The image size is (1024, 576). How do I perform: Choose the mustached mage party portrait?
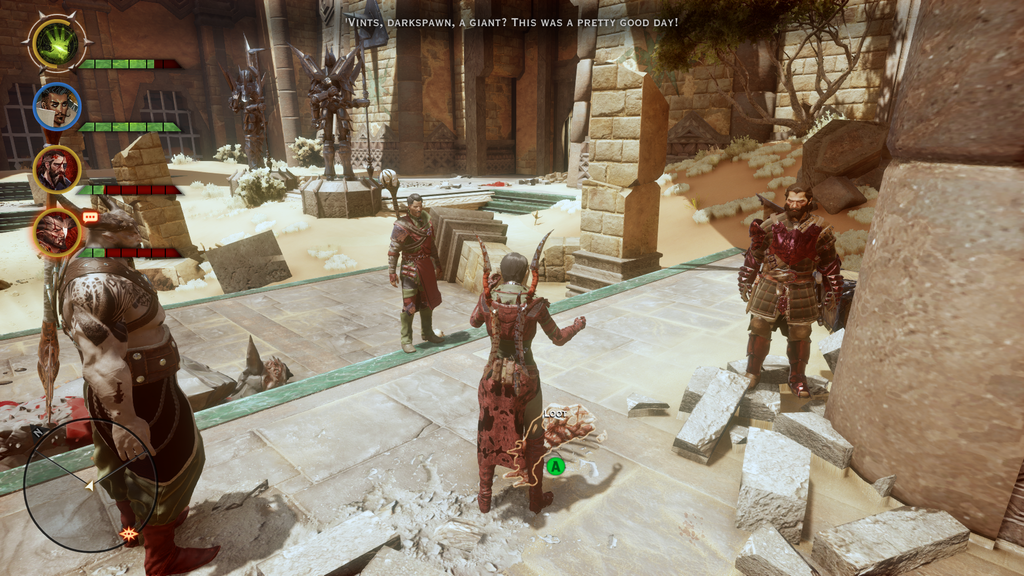57,106
